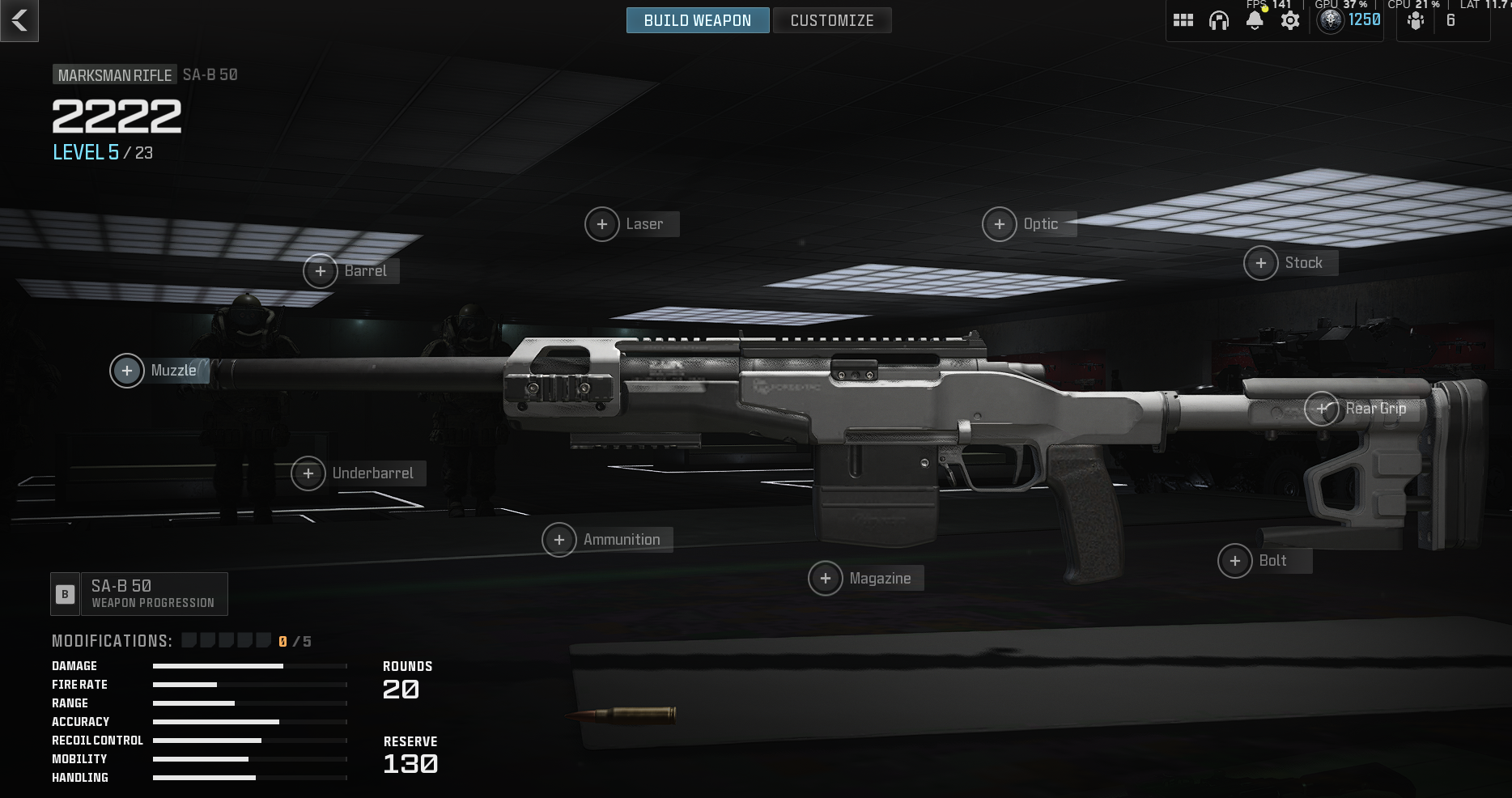This screenshot has height=798, width=1512.
Task: Open the social party icon
Action: point(1416,21)
